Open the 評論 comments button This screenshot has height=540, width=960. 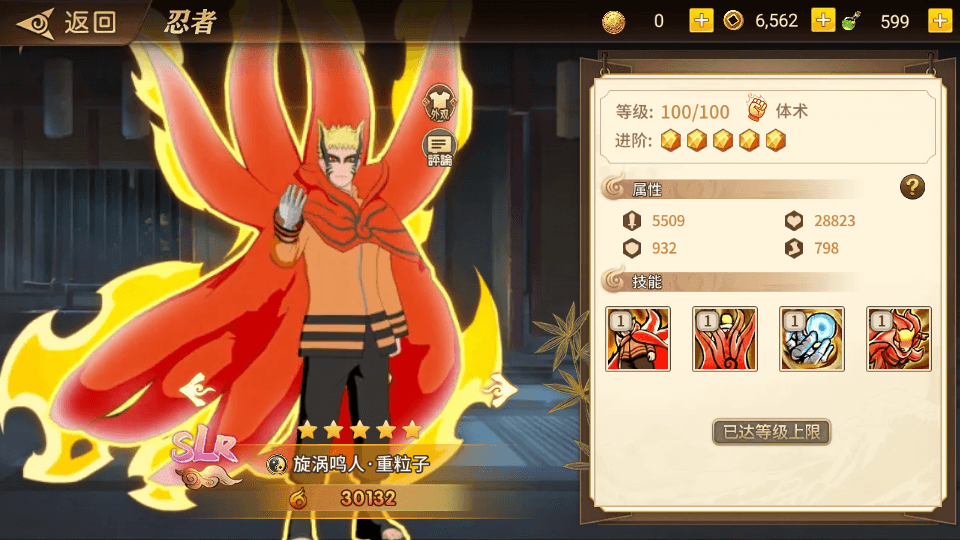[x=439, y=149]
